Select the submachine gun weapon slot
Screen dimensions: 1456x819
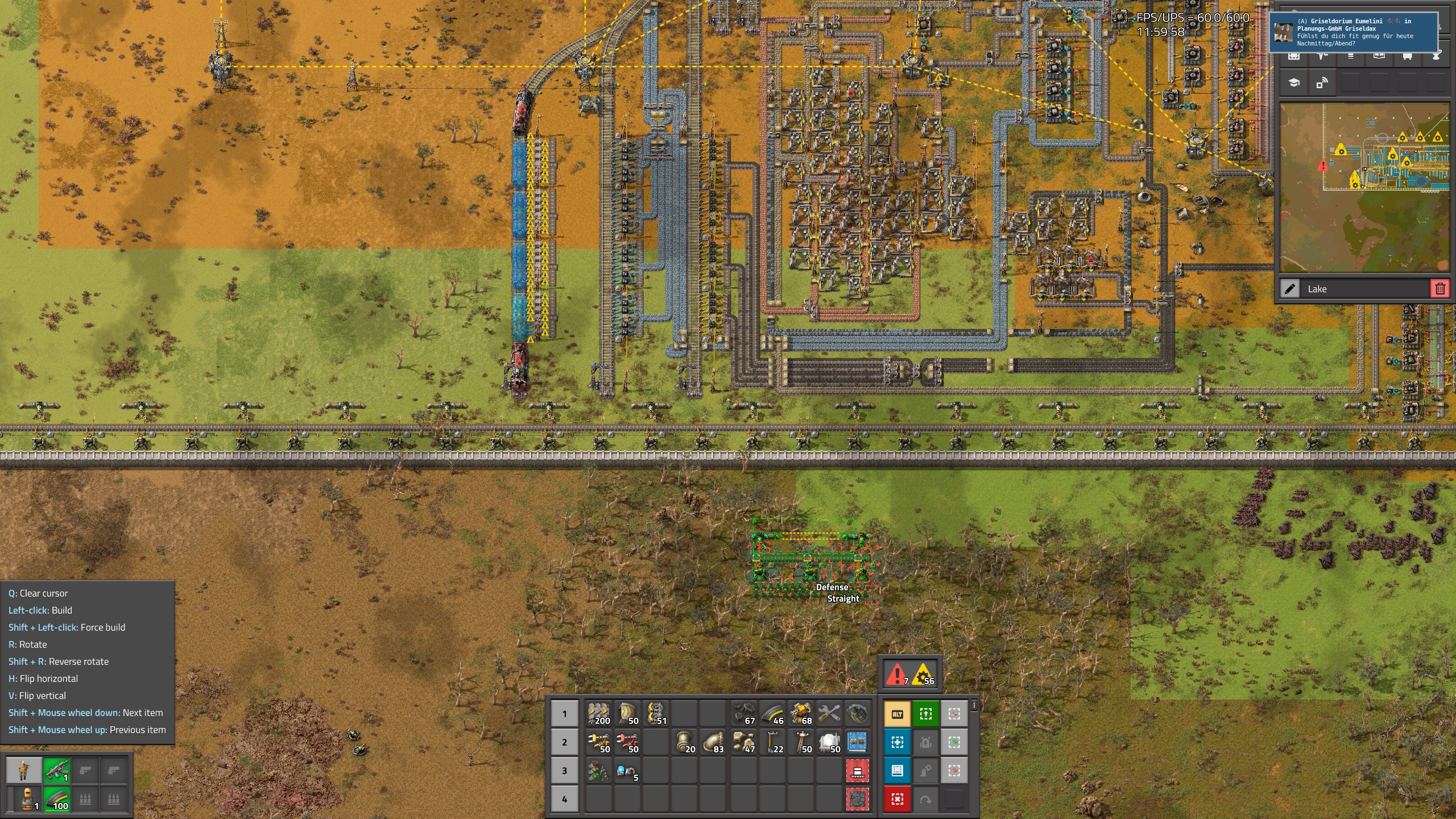pyautogui.click(x=57, y=771)
